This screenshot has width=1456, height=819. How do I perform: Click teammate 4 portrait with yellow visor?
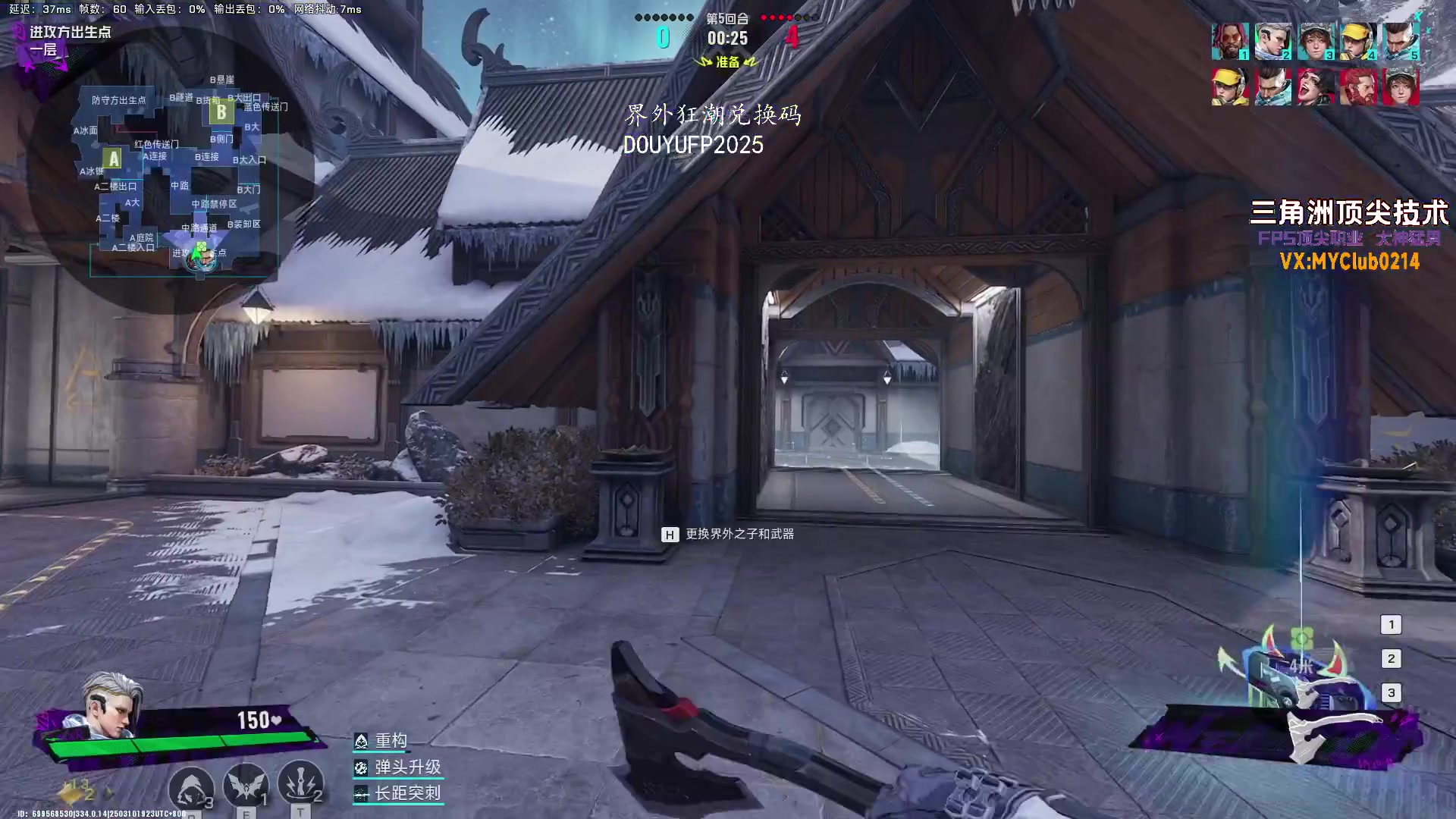coord(1358,41)
